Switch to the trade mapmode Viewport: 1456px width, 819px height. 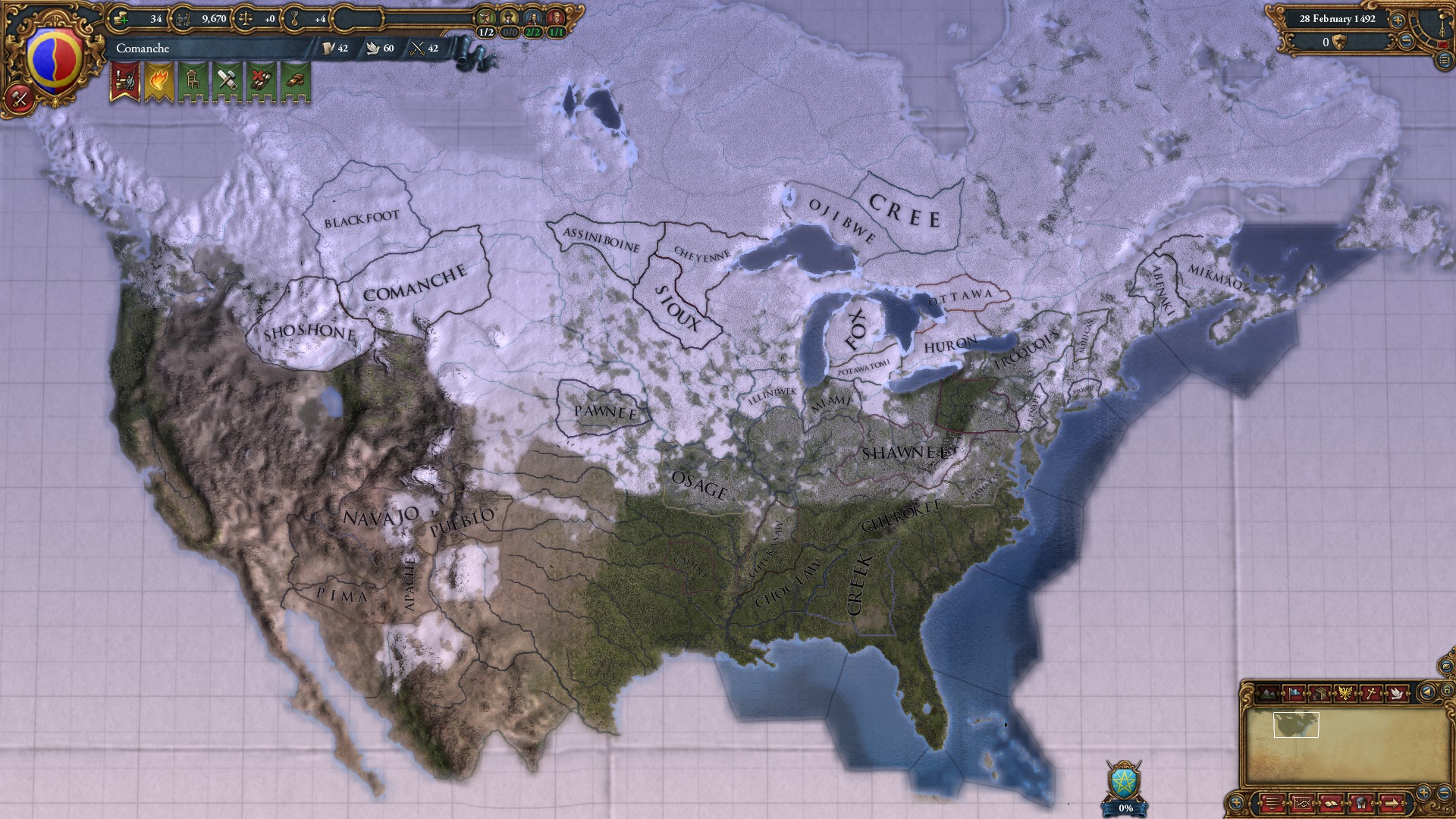click(x=1319, y=693)
